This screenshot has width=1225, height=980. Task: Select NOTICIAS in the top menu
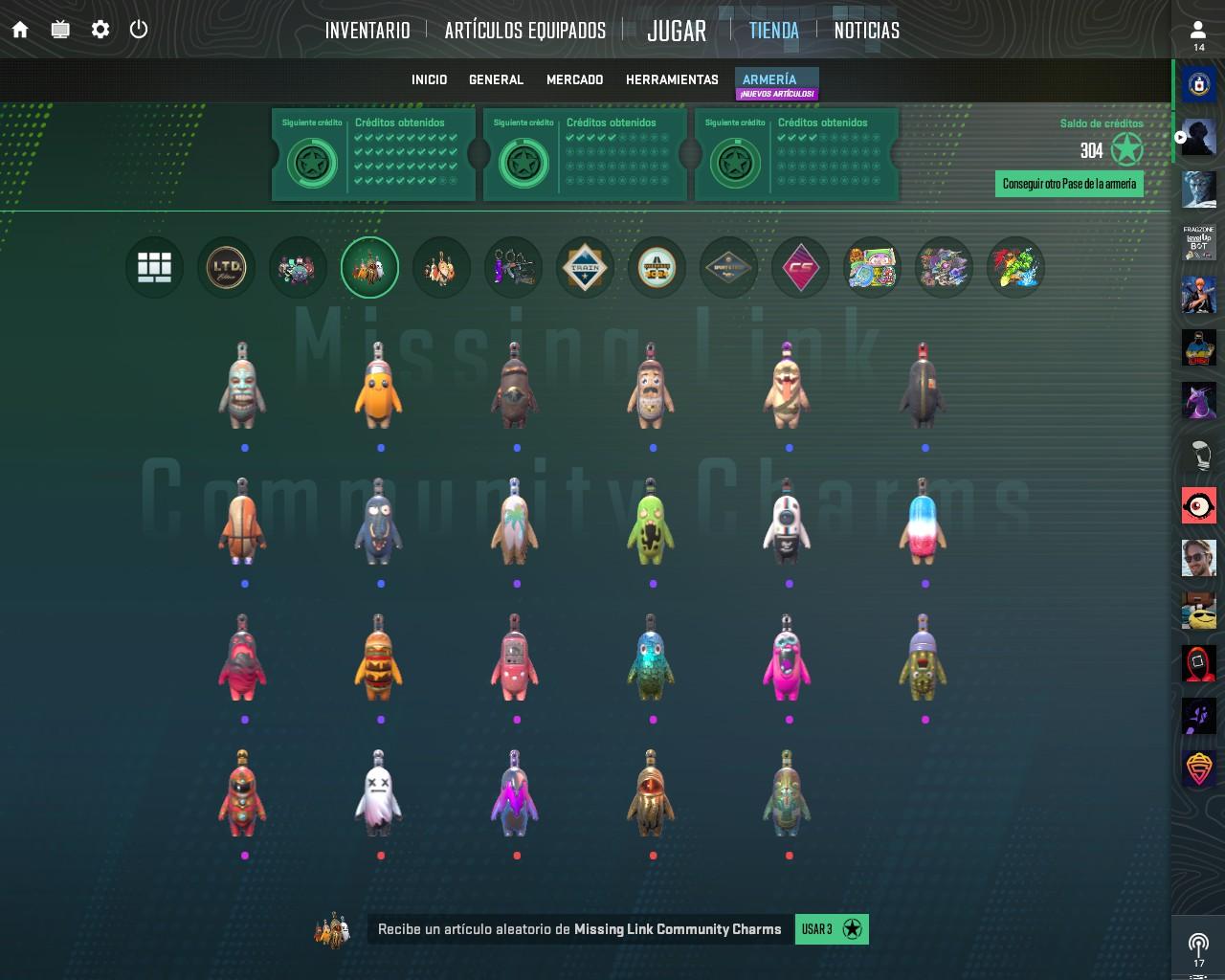(866, 30)
